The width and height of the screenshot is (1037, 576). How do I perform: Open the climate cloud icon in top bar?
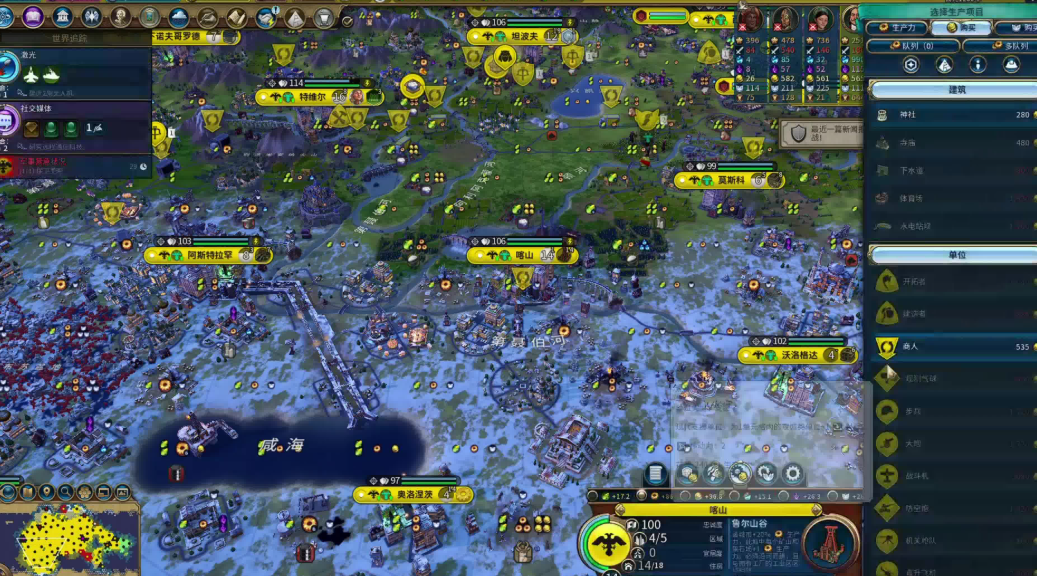[179, 17]
